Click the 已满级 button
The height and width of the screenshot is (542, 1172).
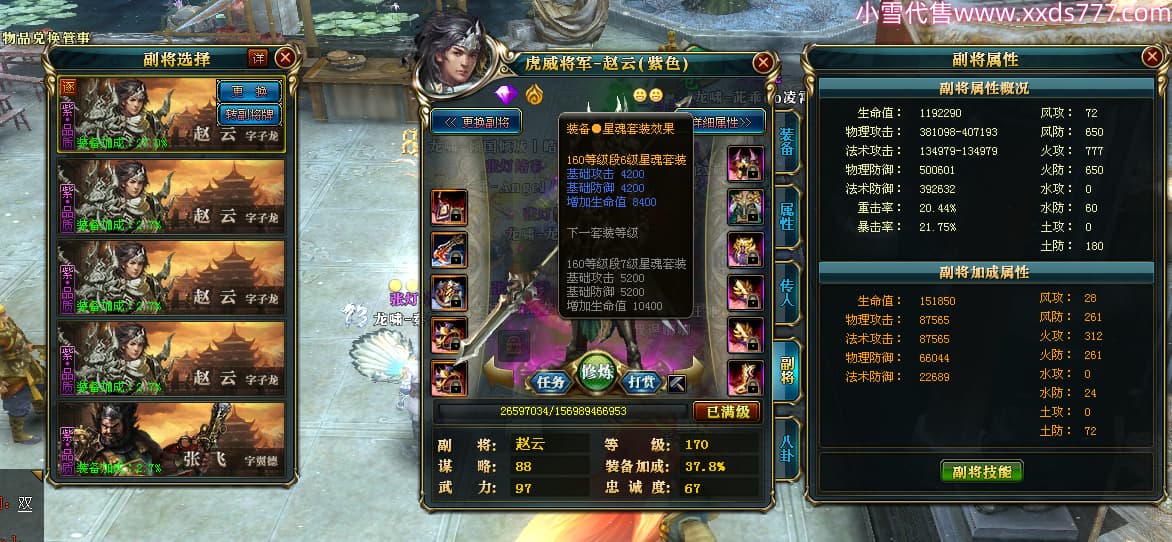tap(726, 411)
